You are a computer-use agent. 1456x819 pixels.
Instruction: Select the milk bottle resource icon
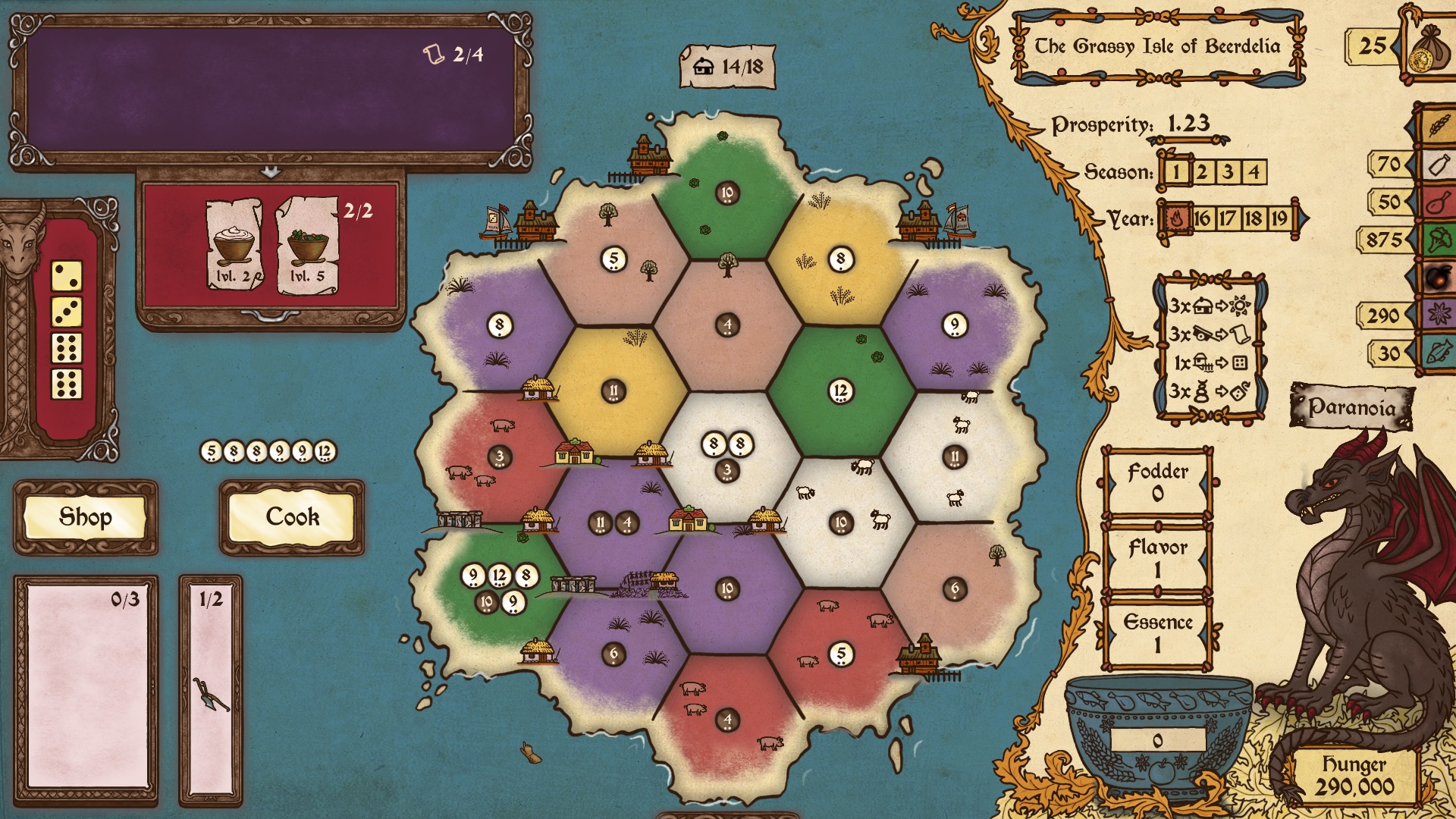coord(1438,164)
